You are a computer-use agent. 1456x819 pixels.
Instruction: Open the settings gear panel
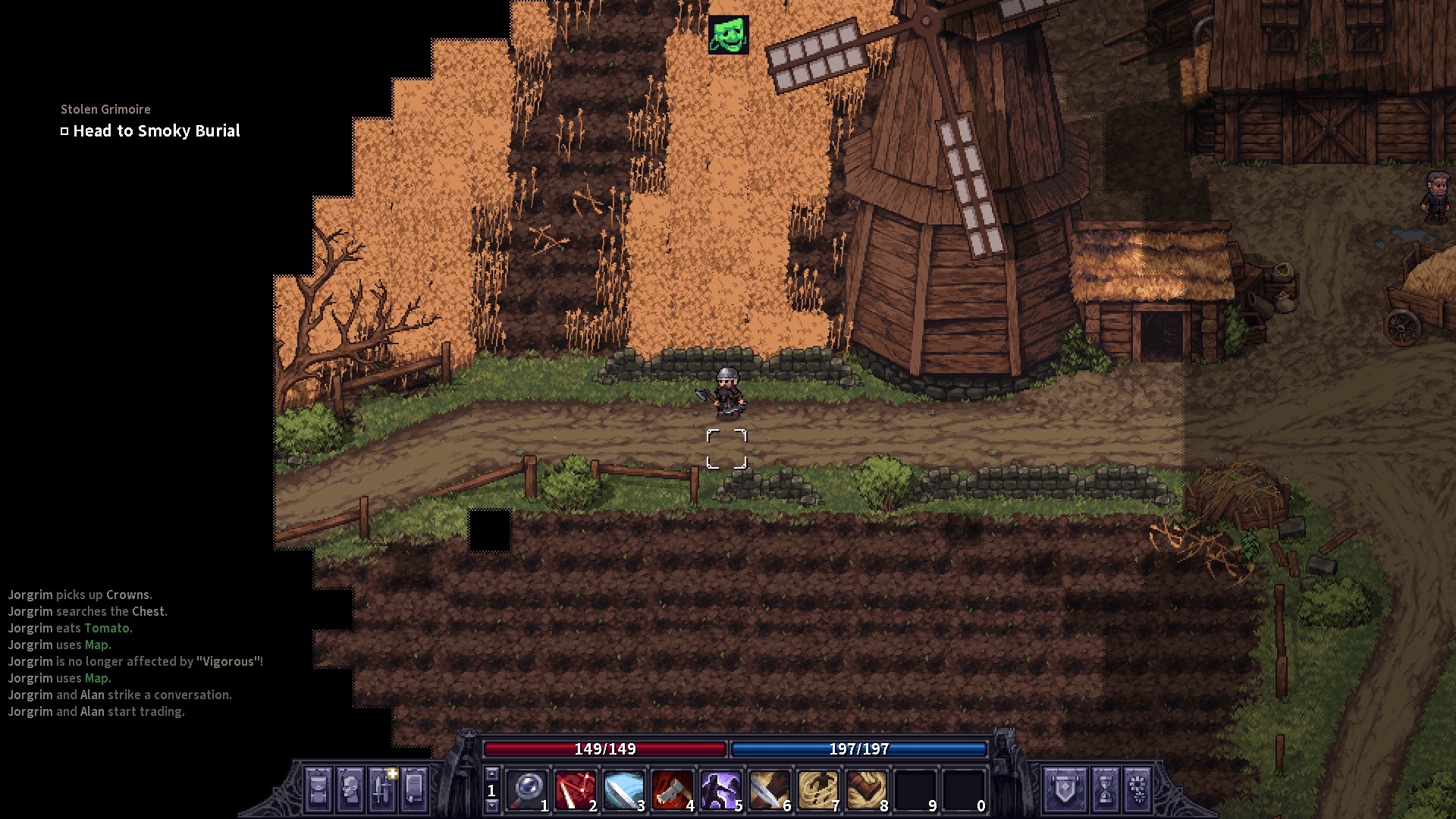(1137, 790)
